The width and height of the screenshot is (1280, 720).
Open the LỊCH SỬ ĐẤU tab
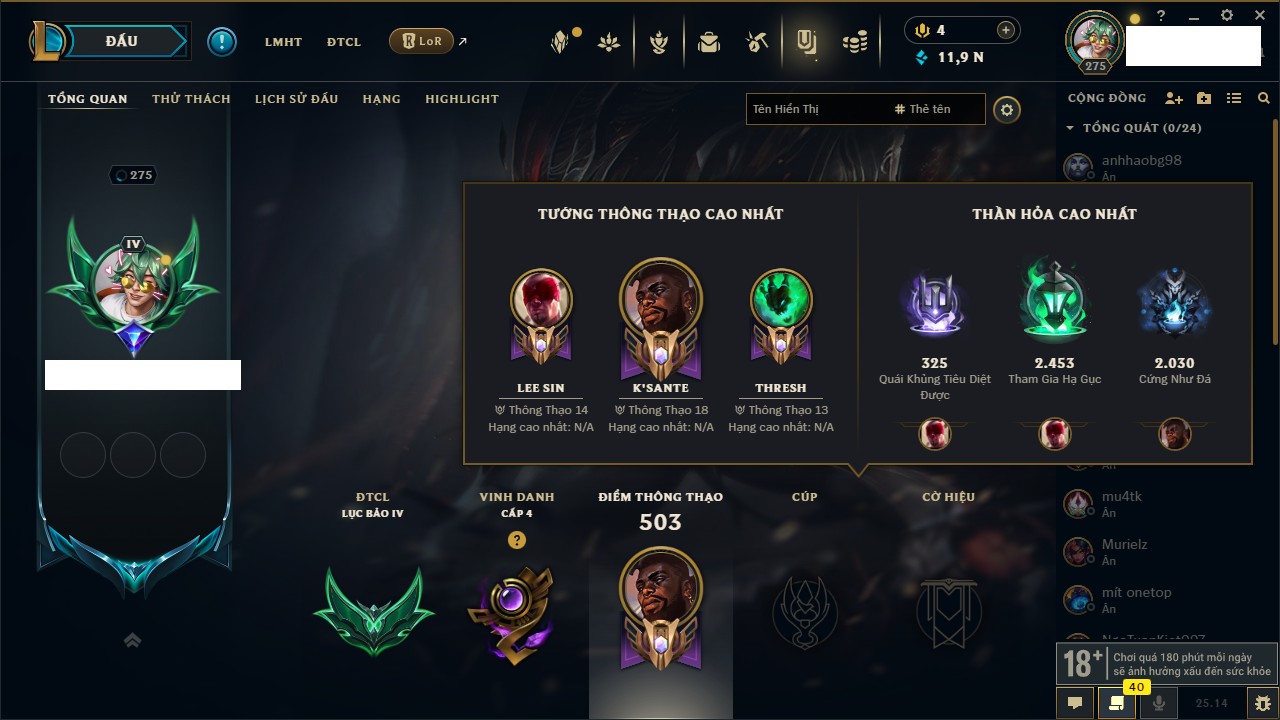(x=296, y=99)
